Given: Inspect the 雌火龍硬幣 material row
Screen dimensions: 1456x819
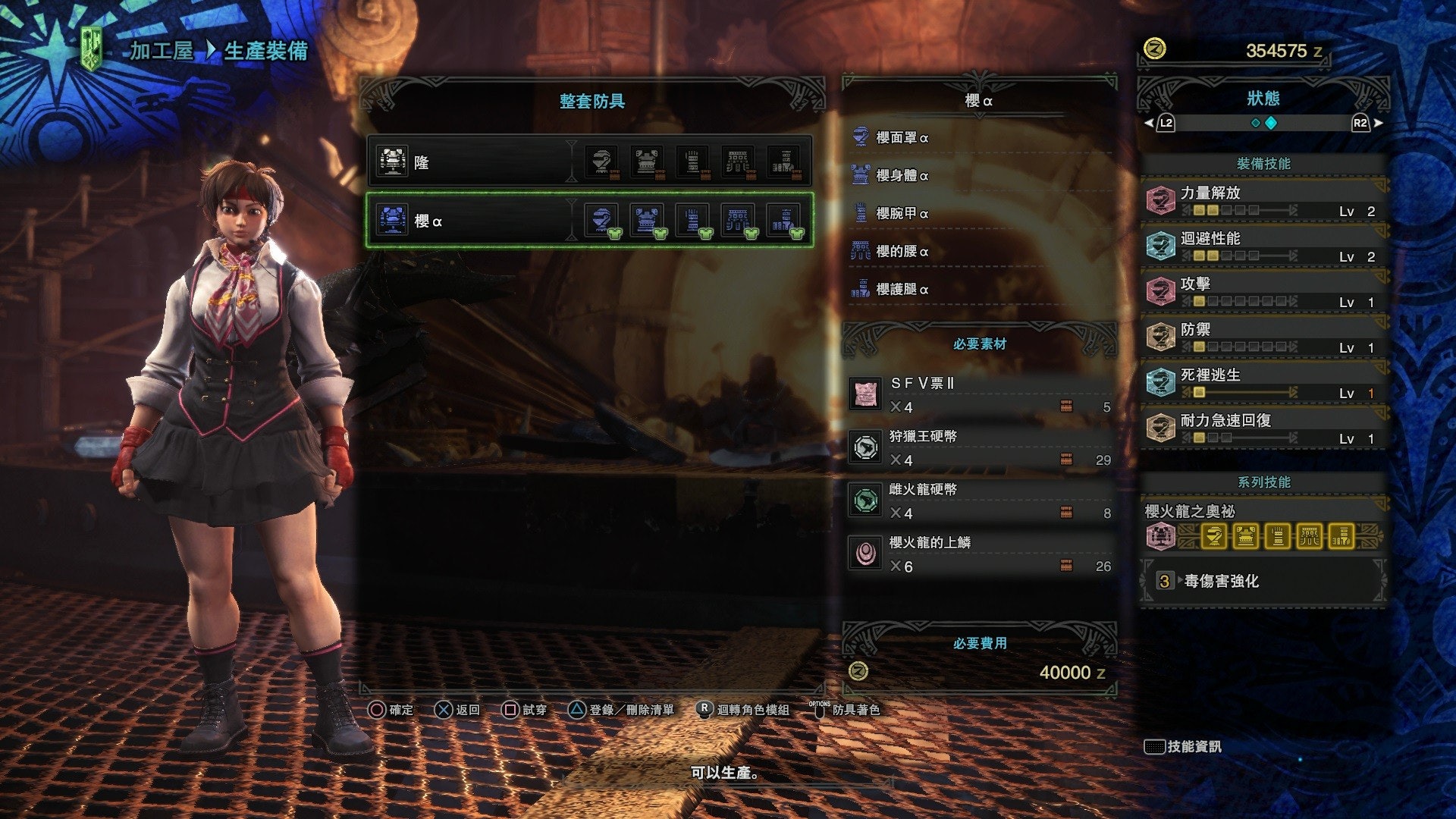Looking at the screenshot, I should pyautogui.click(x=978, y=500).
